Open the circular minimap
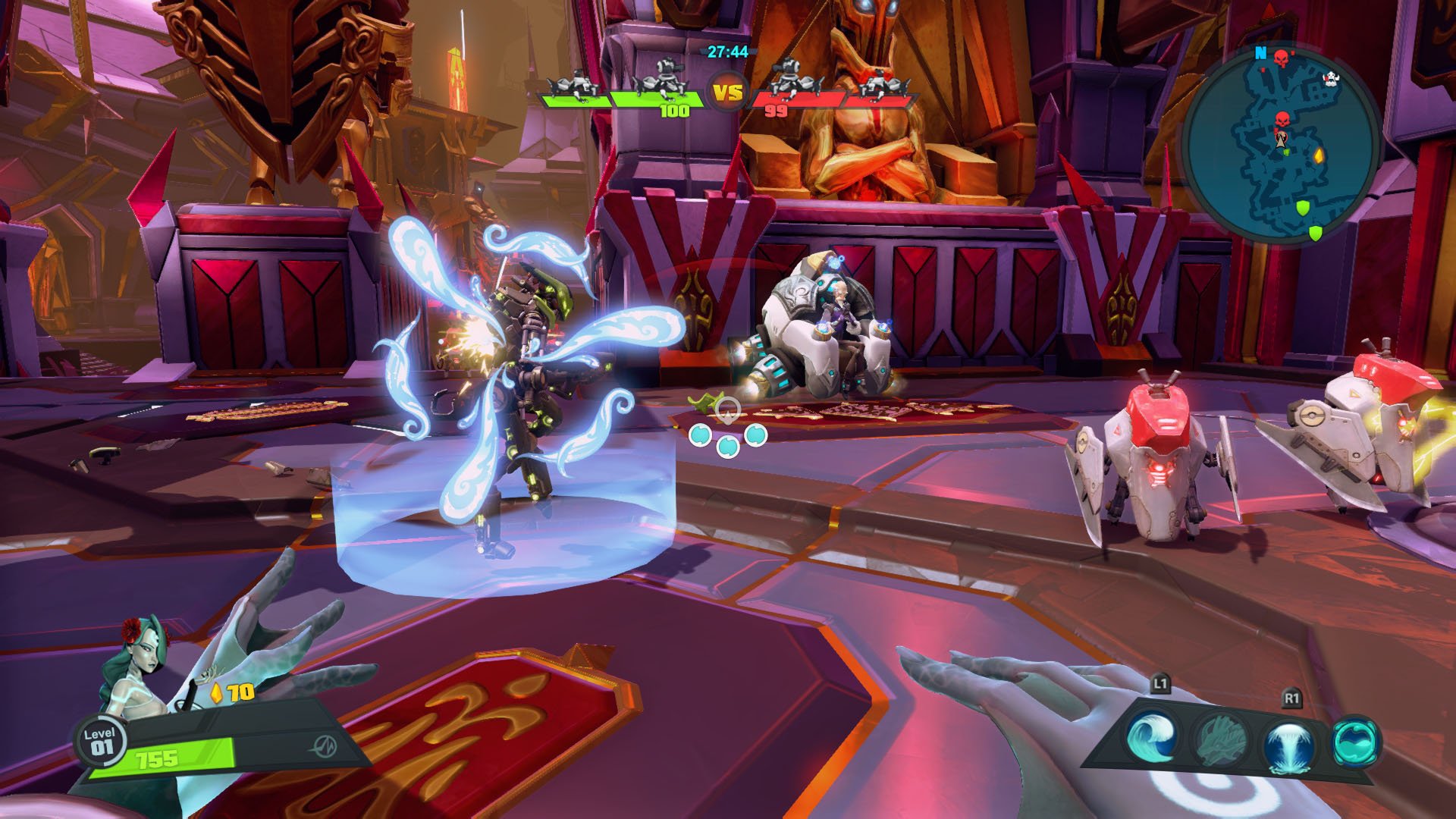 click(x=1281, y=144)
